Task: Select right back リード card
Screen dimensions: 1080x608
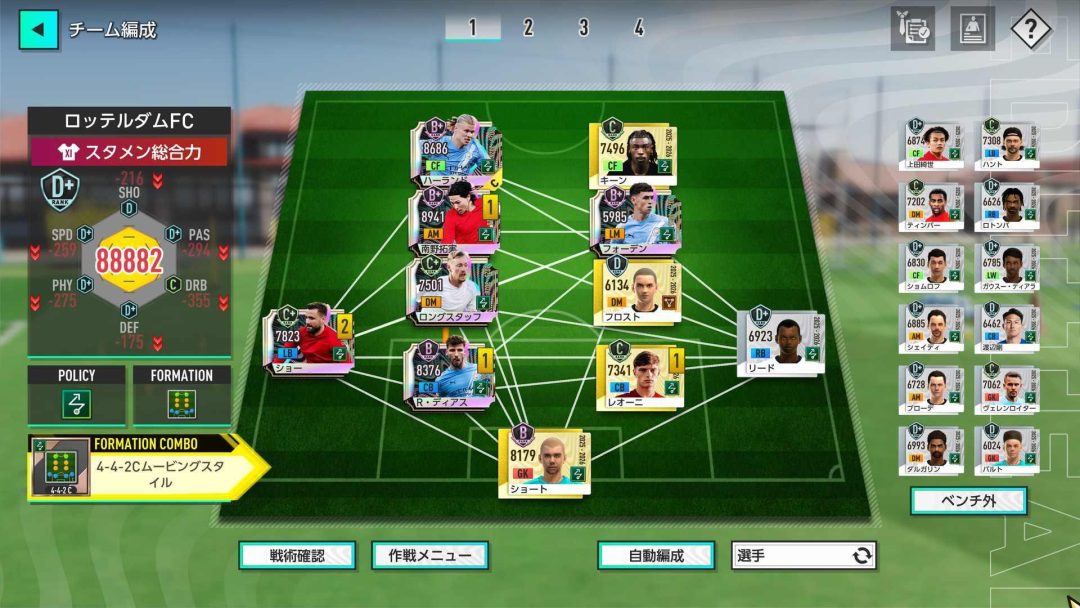Action: [780, 342]
